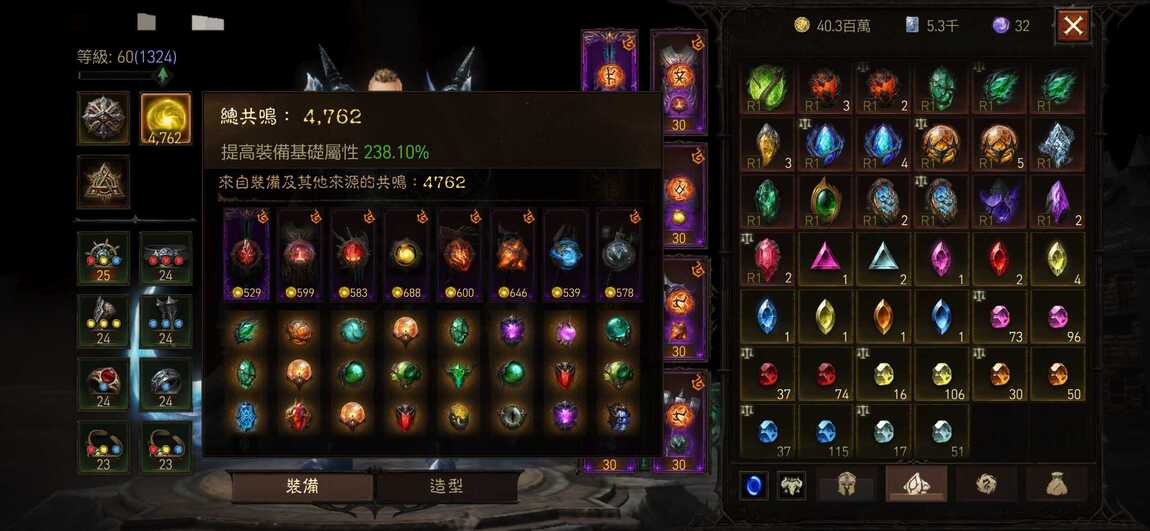Viewport: 1150px width, 531px height.
Task: Select the legendary gem with 529 resonance
Action: (245, 255)
